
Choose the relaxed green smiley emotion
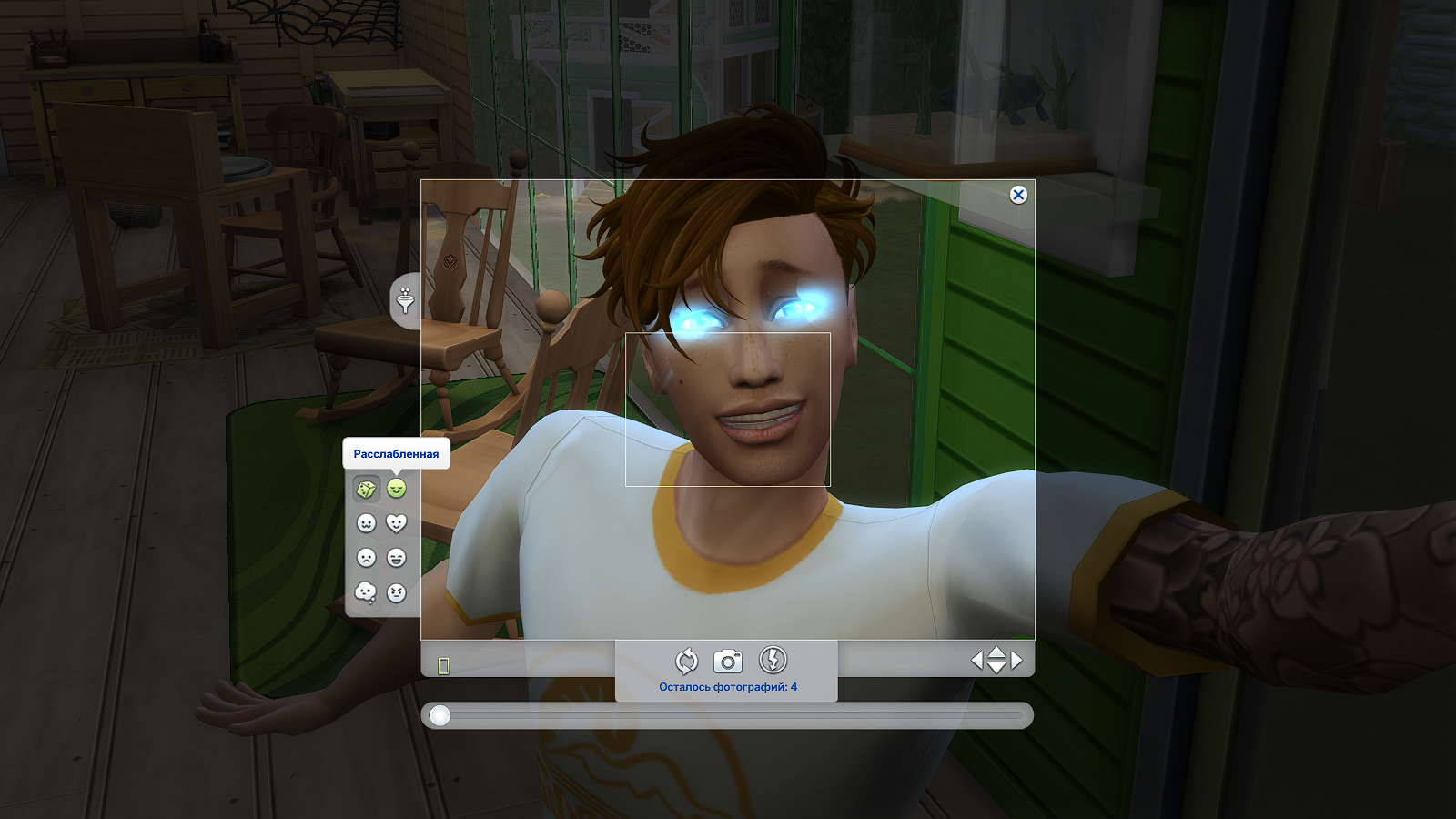[396, 487]
